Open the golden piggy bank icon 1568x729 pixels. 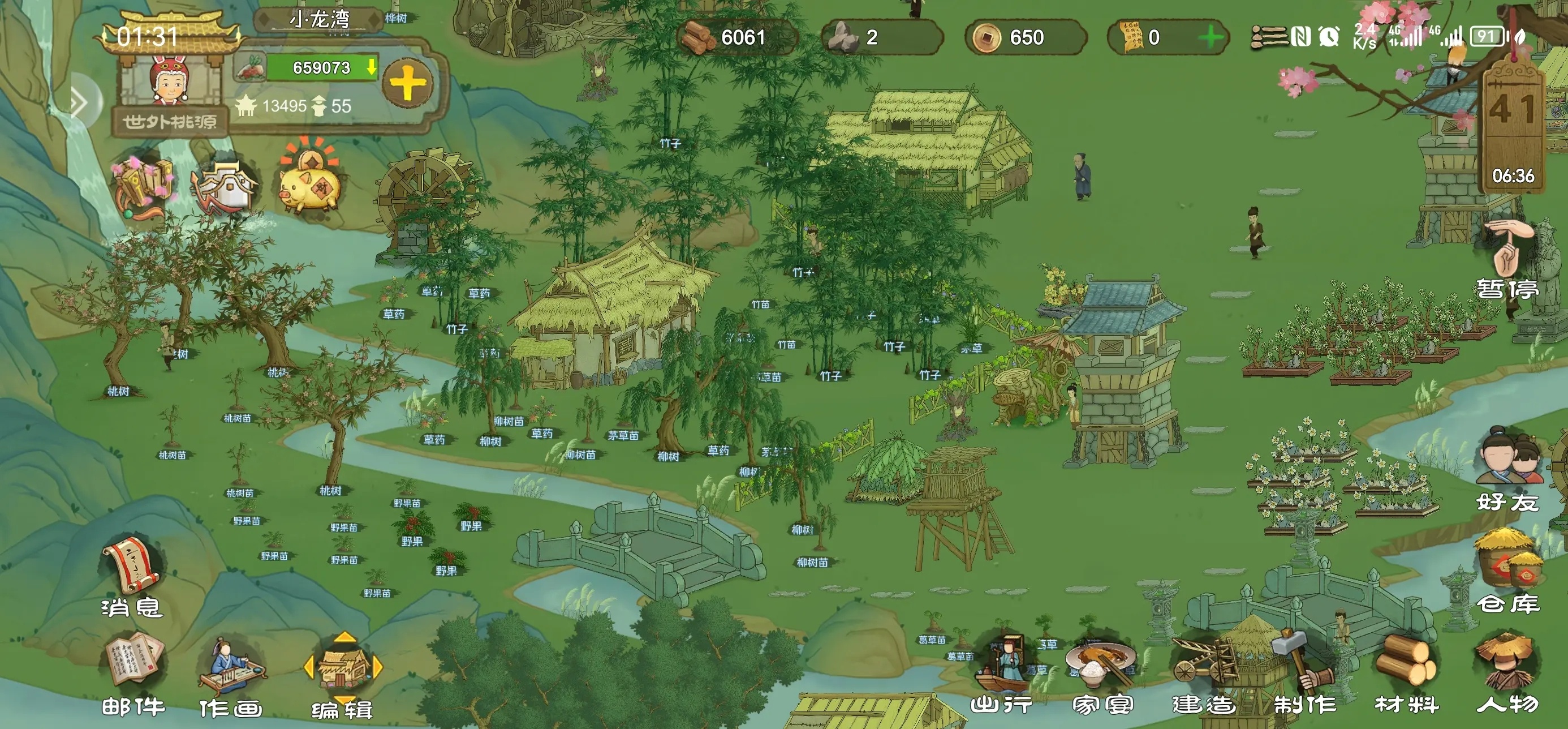(311, 183)
